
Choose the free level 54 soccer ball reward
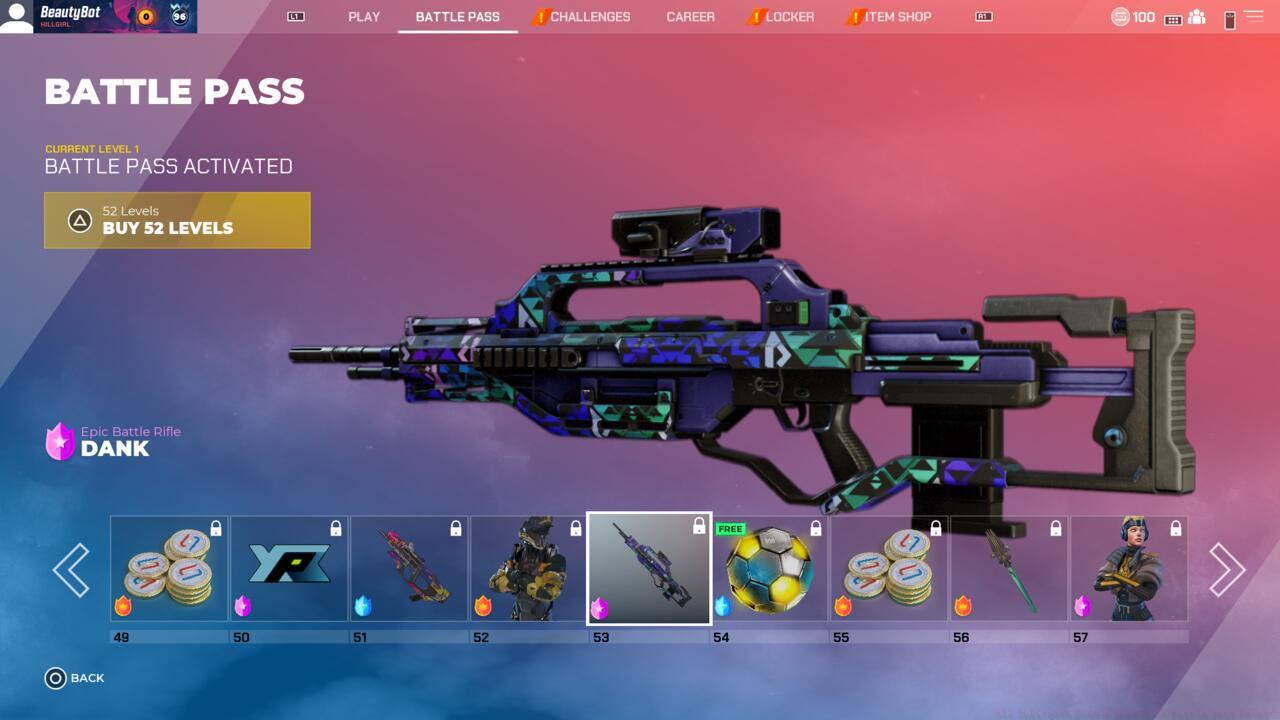769,569
